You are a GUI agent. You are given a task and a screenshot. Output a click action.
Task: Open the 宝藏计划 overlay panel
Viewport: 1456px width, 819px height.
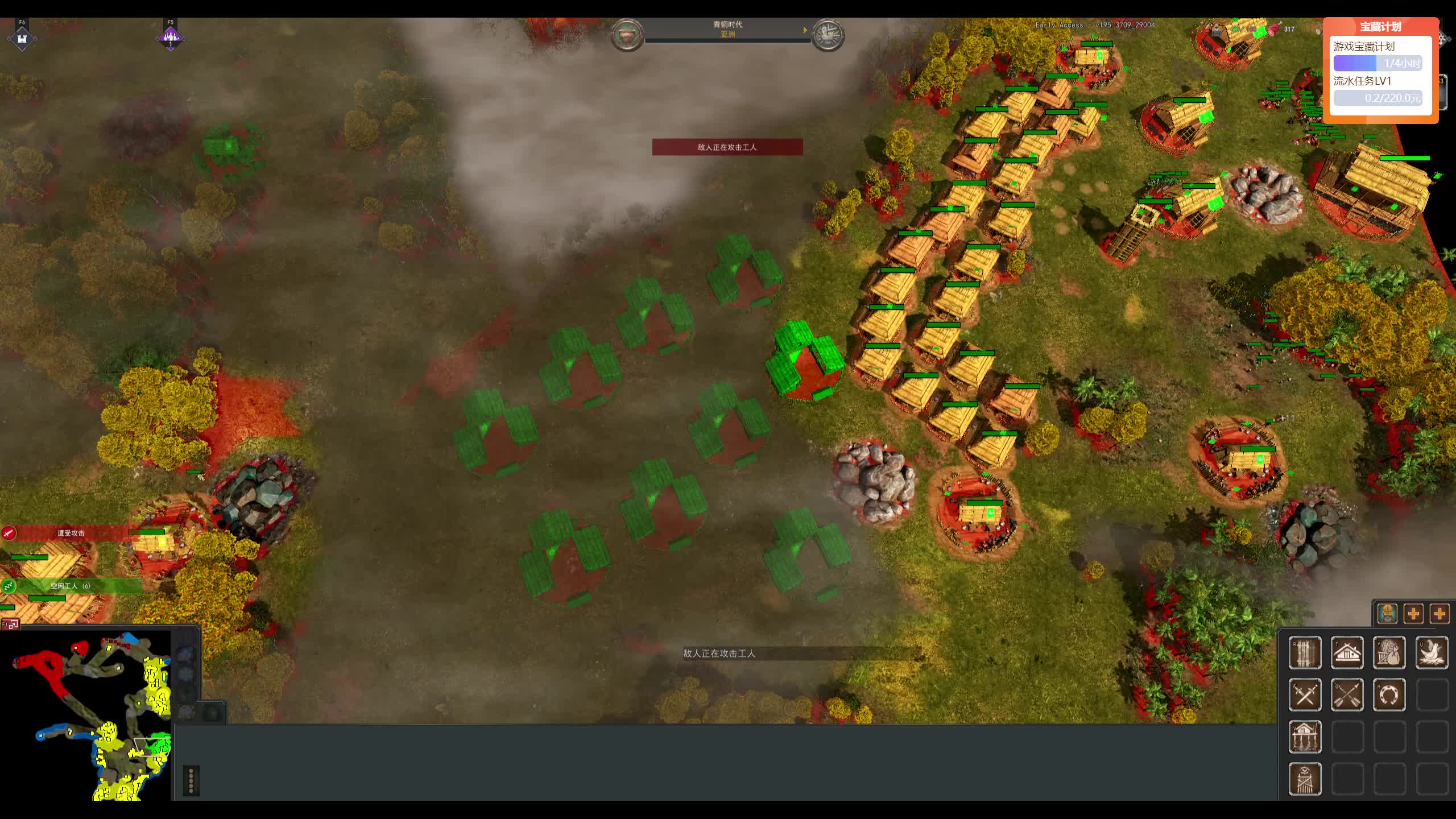[1380, 27]
